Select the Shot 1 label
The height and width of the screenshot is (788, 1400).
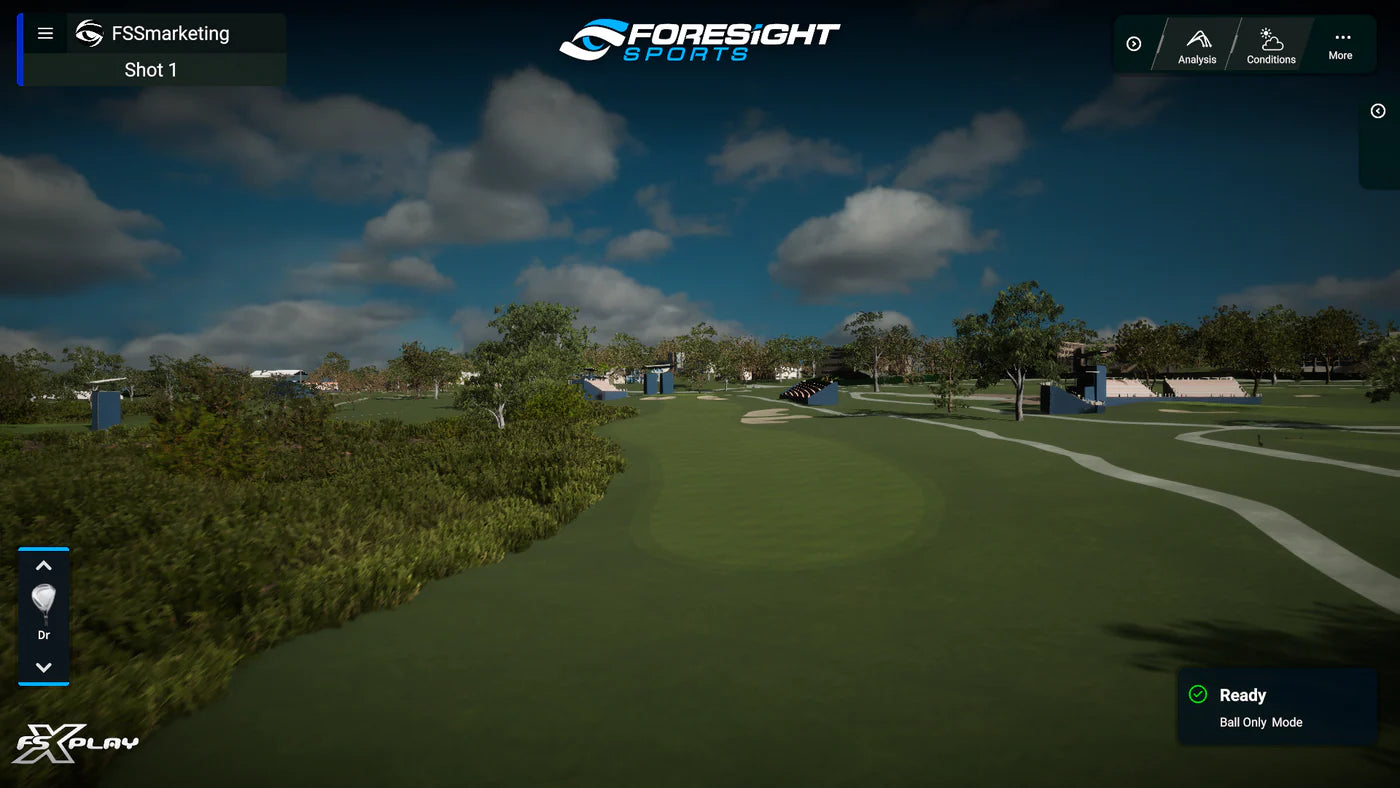151,69
